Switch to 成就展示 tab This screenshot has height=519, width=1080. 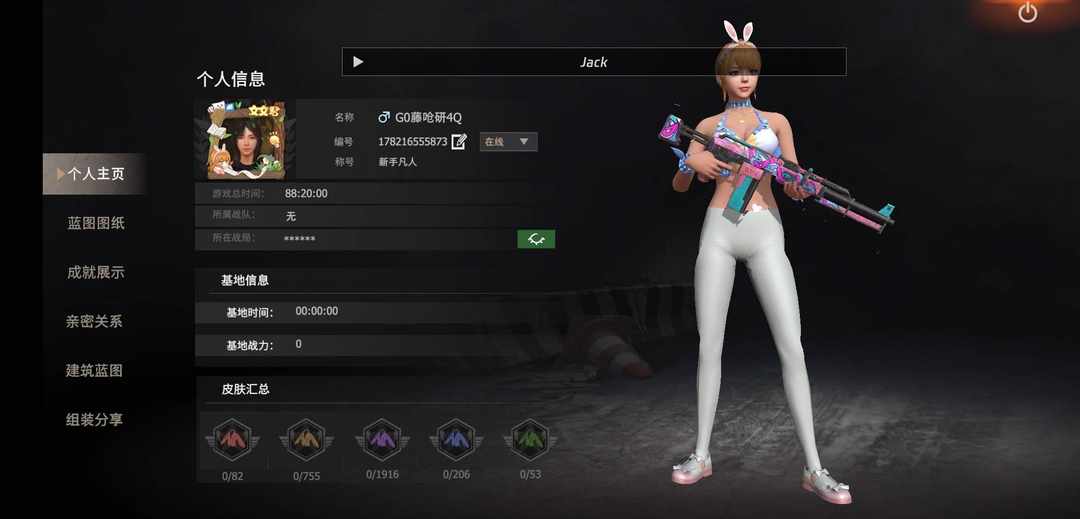click(x=96, y=272)
